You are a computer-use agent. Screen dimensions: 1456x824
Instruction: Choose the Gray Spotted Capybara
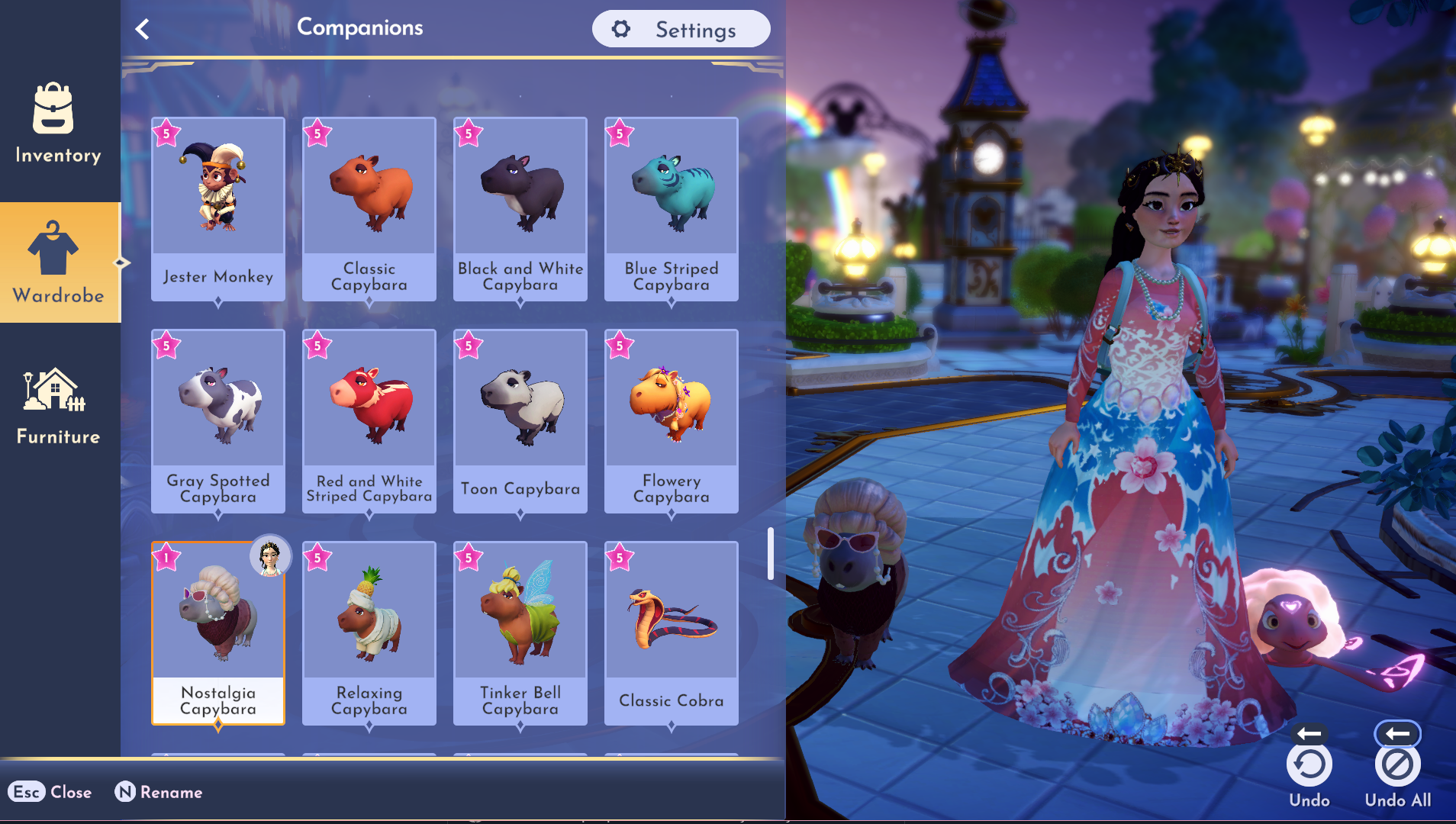click(x=218, y=420)
